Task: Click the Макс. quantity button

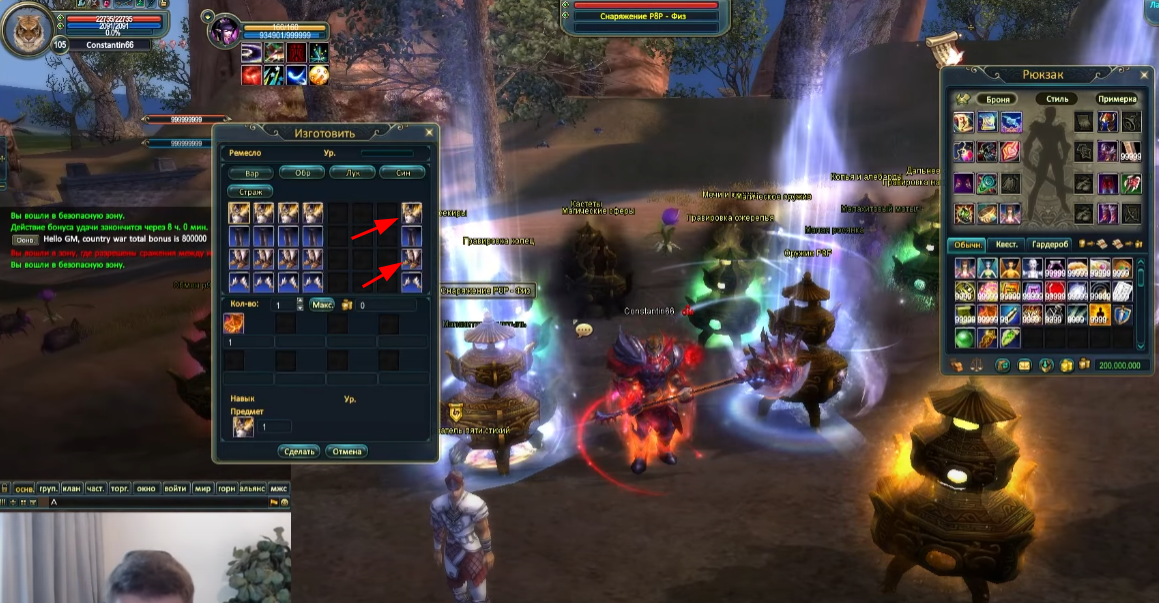Action: click(322, 304)
